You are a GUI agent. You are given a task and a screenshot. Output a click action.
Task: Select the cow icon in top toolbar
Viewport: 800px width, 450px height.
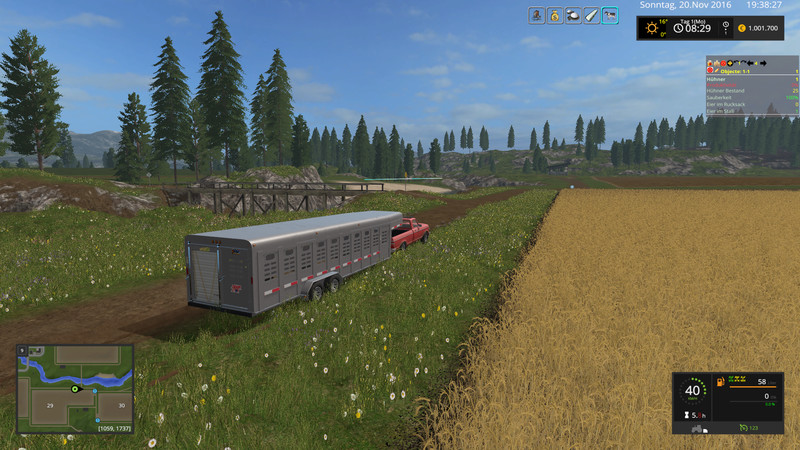coord(609,15)
